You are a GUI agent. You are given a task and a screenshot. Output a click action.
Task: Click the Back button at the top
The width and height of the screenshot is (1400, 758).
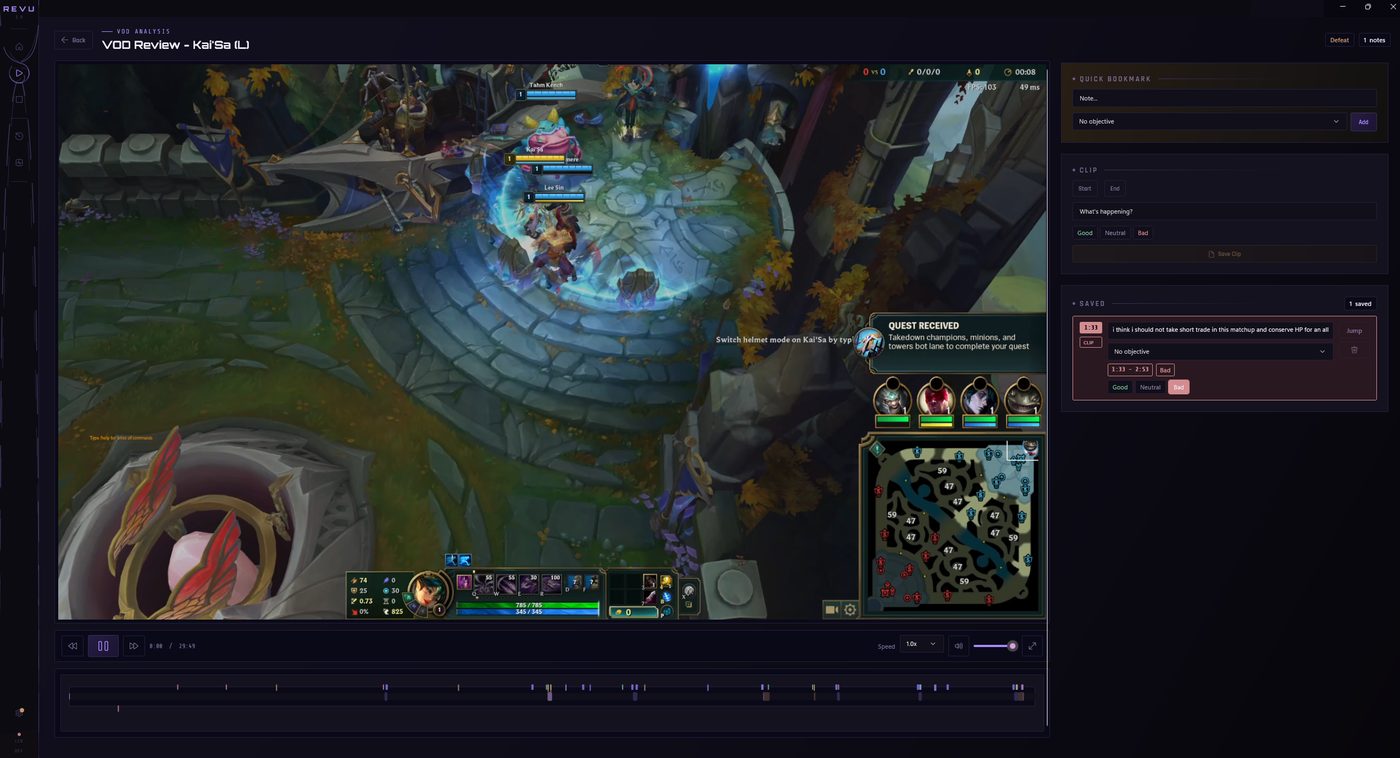pyautogui.click(x=72, y=40)
